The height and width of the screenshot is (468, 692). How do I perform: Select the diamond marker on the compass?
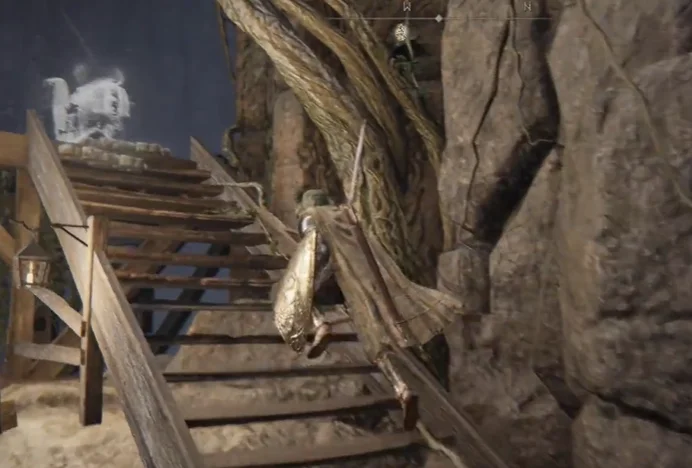point(438,18)
